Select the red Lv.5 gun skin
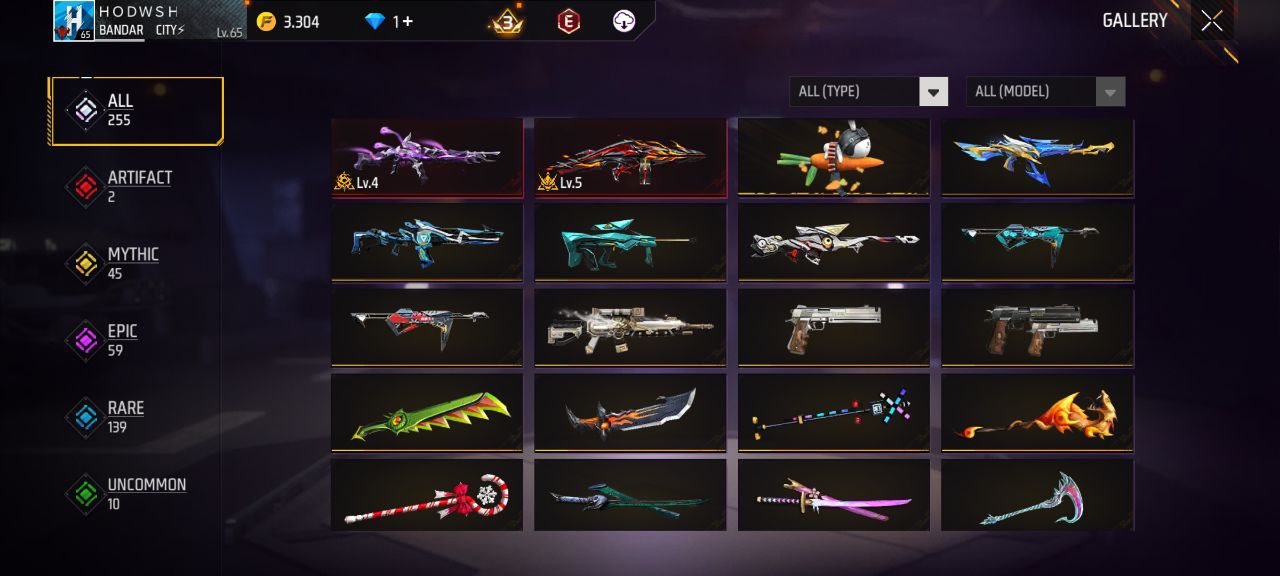 (630, 156)
